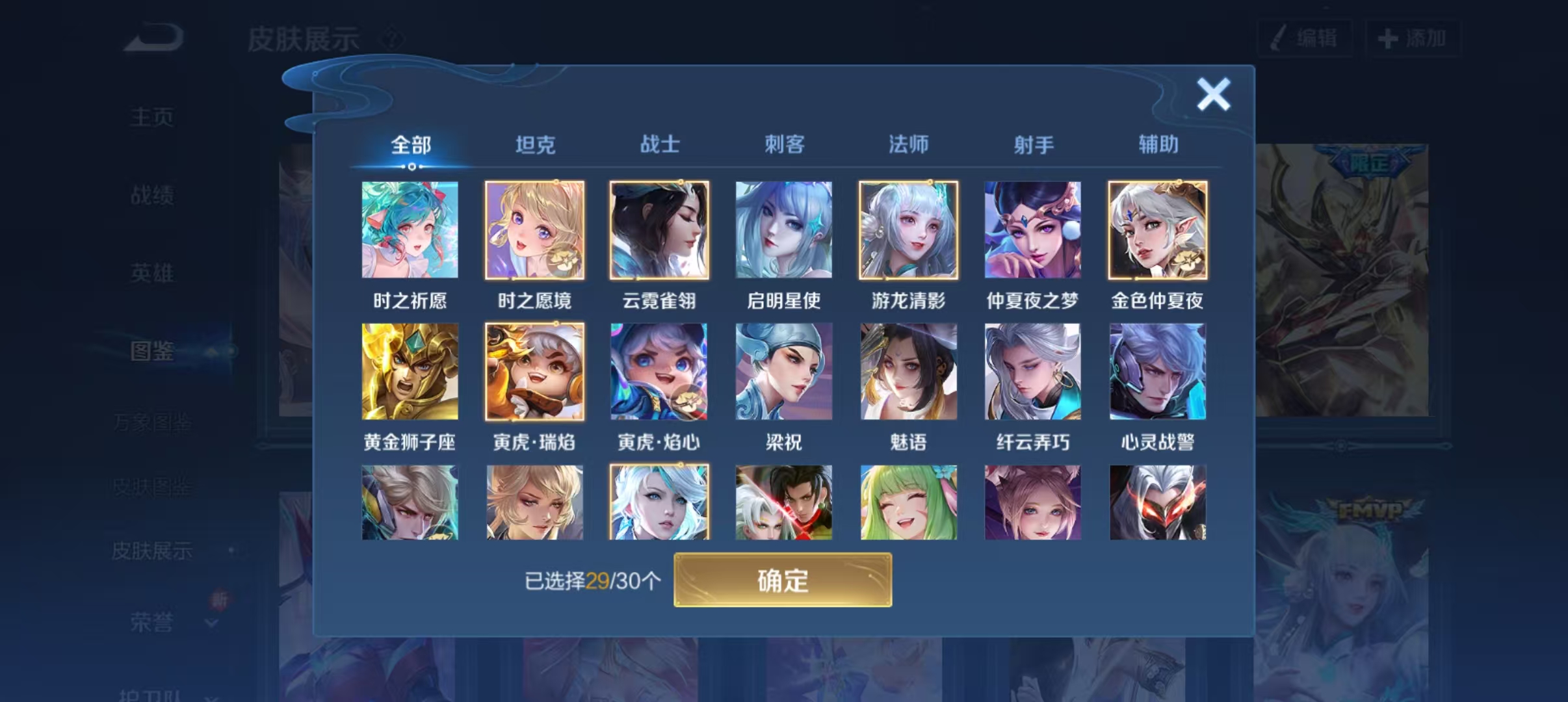Select the 黄金狮子座 skin portrait
The image size is (1568, 702).
pos(410,370)
